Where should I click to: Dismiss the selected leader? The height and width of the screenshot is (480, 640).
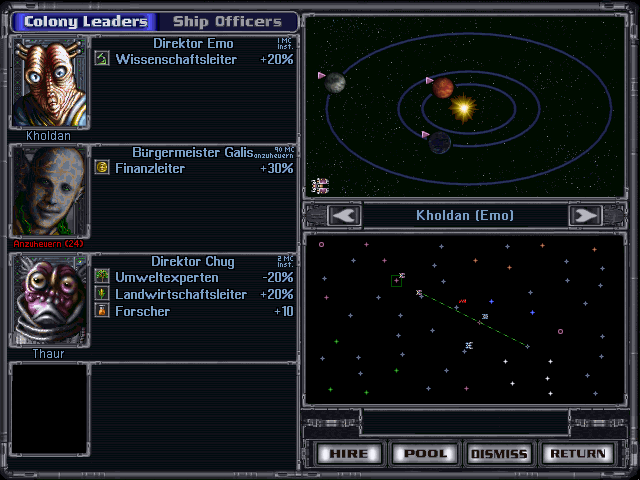498,453
